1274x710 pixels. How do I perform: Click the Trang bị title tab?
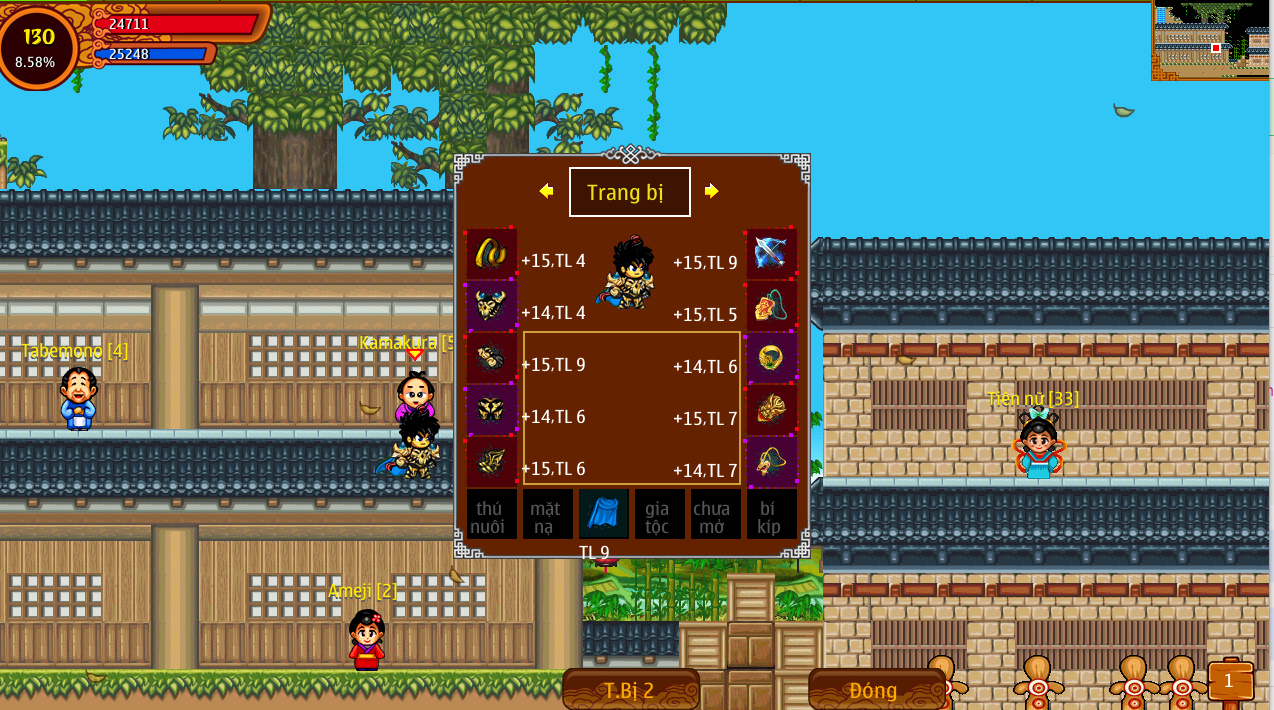point(629,192)
